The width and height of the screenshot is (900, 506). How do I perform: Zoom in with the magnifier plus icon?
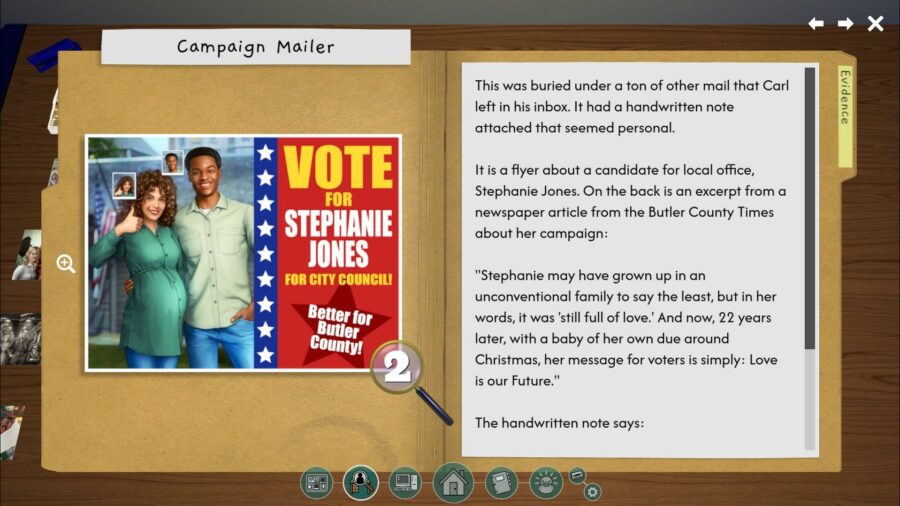click(66, 264)
